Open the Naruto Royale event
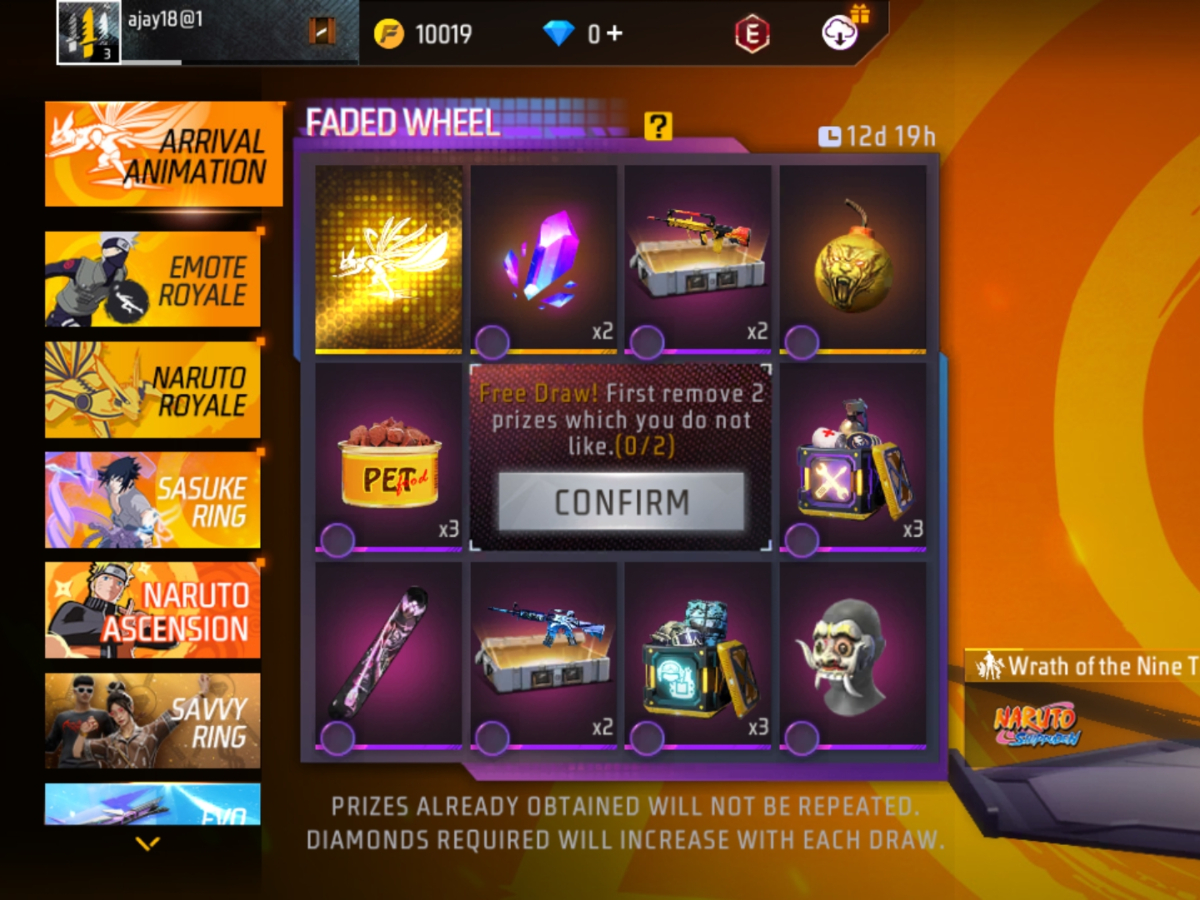1200x900 pixels. 153,390
